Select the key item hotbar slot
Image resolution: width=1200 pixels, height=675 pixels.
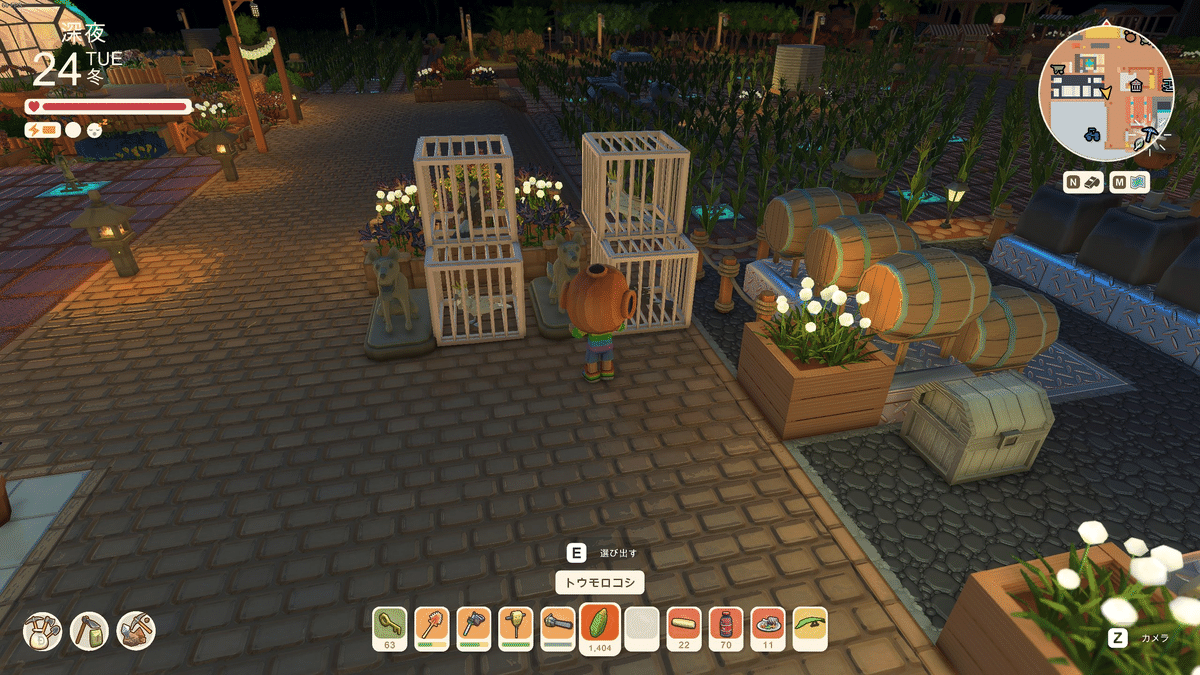click(389, 627)
